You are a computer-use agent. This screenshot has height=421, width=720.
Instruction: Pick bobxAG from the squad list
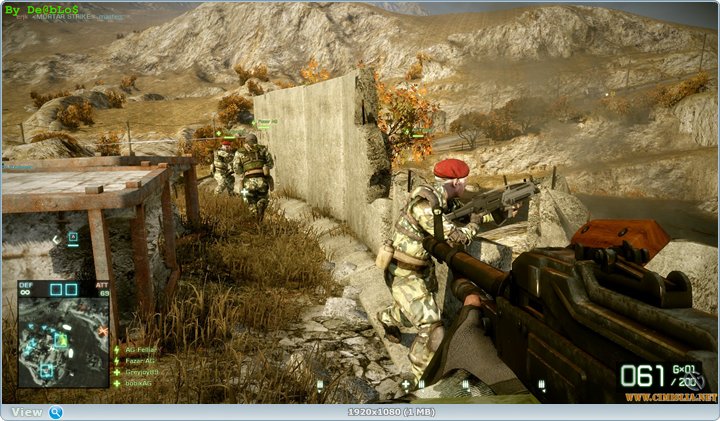137,383
